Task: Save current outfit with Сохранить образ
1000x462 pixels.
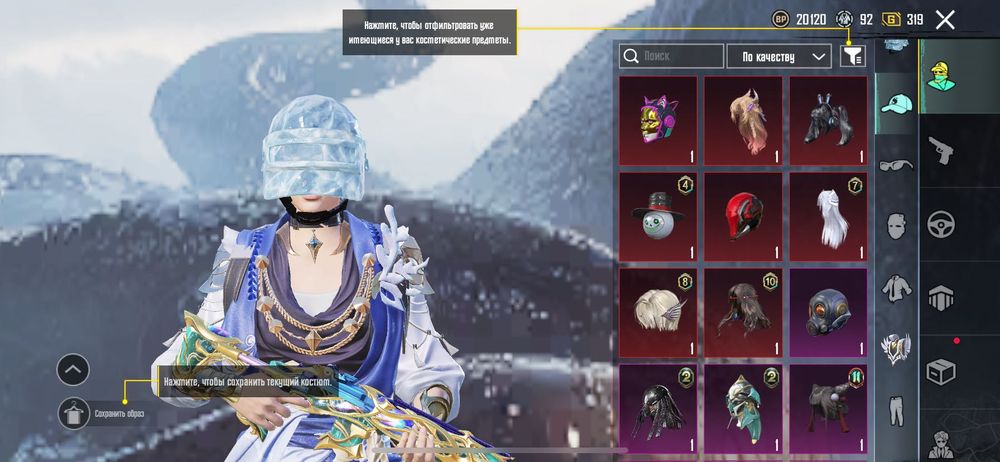Action: coord(74,413)
